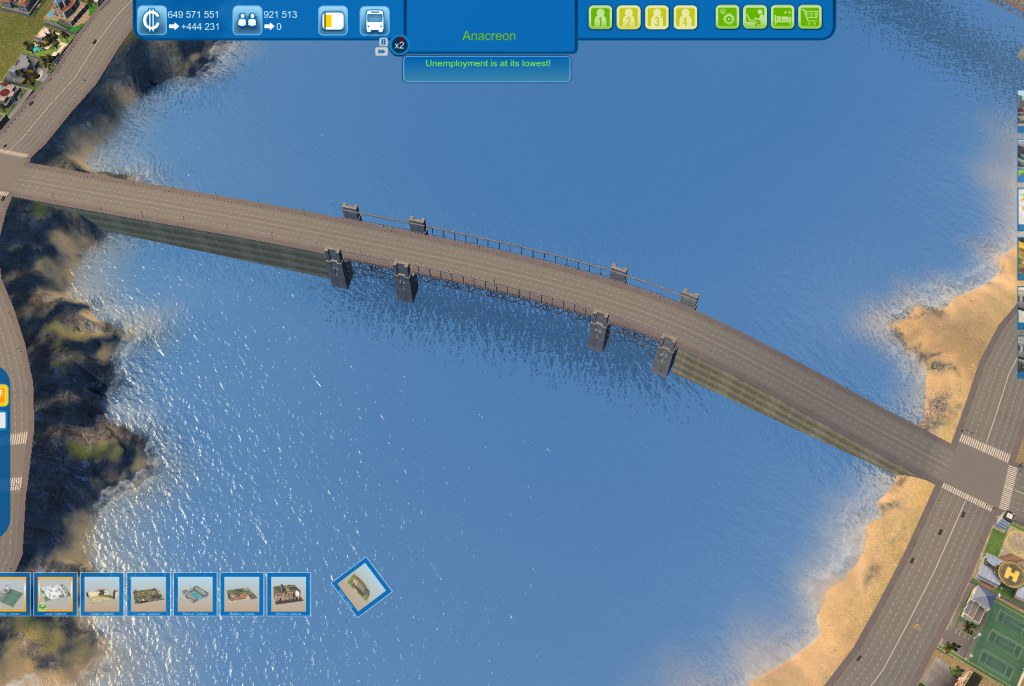Select the citizen icon numbered 3

click(656, 17)
